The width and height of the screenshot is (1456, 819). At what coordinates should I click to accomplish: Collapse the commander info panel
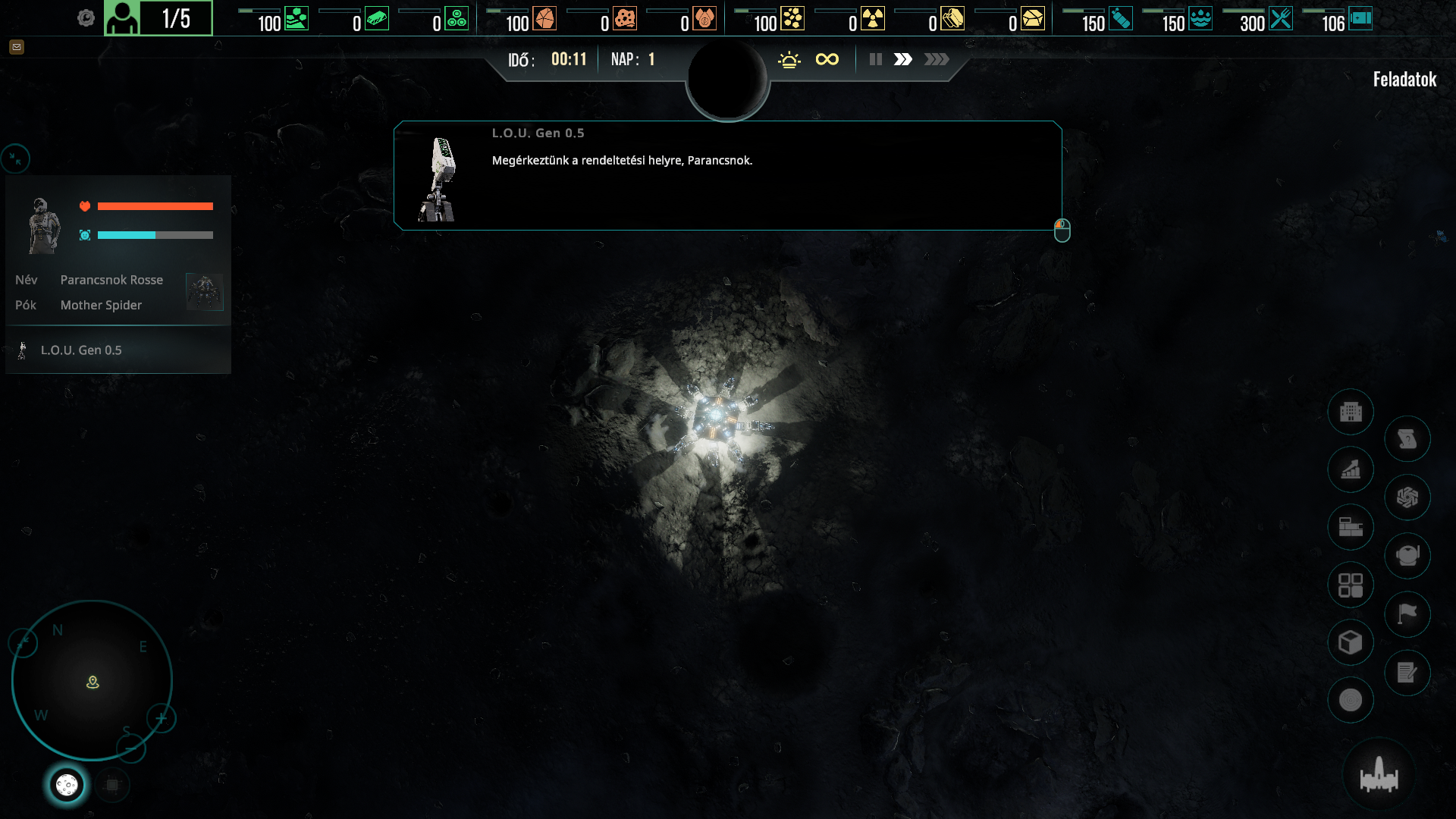[x=15, y=158]
